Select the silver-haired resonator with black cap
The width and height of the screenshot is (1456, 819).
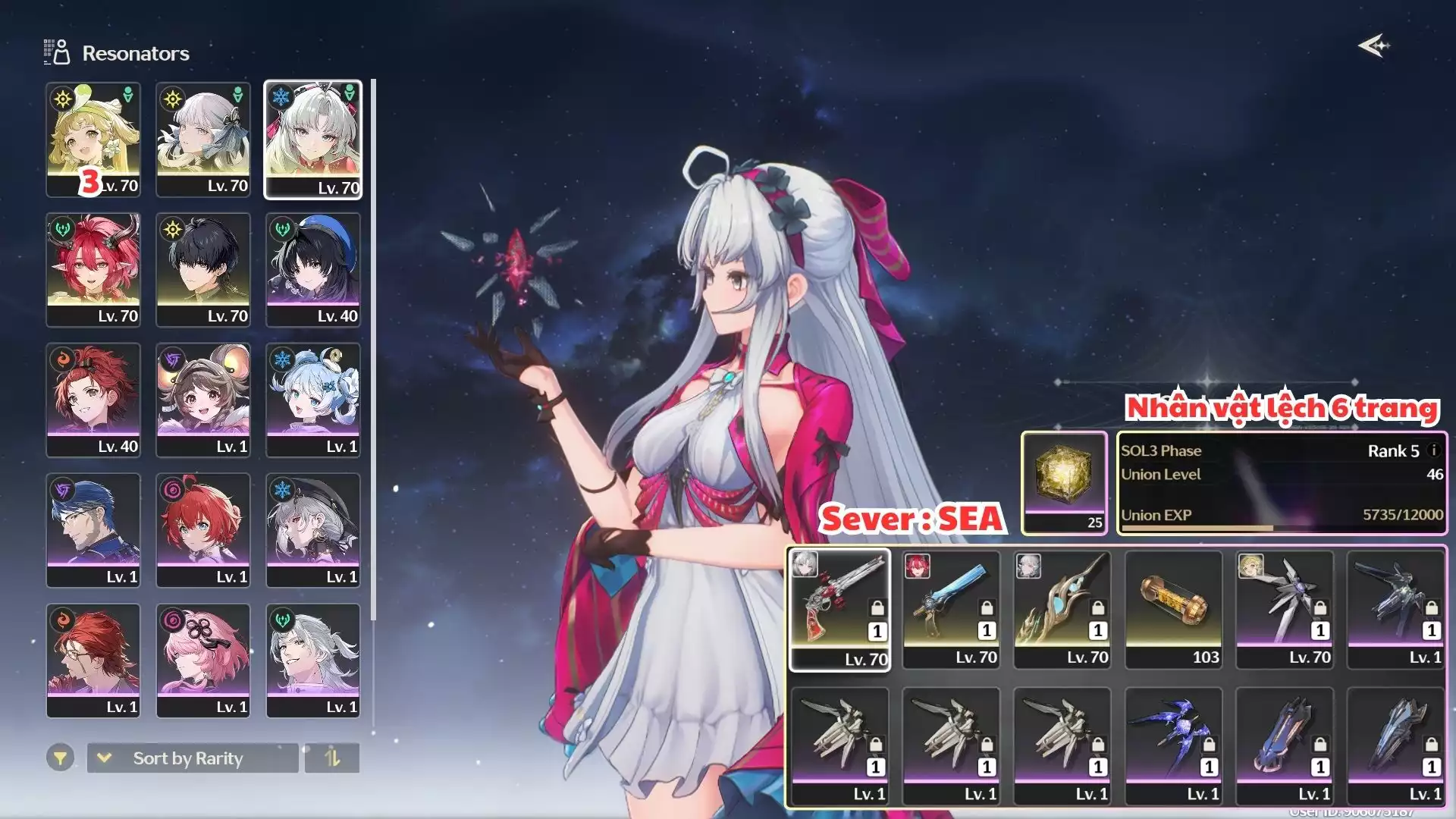click(313, 530)
